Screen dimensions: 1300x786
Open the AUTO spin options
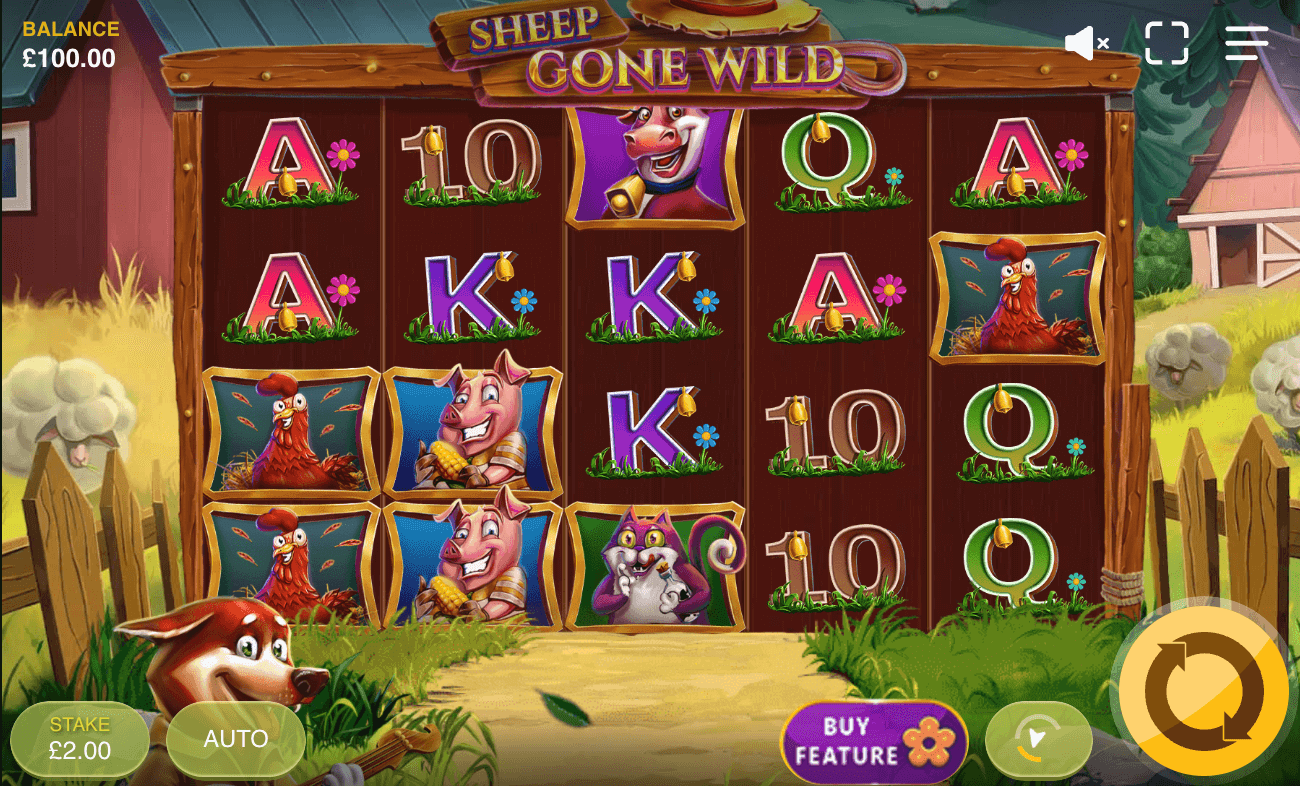236,740
